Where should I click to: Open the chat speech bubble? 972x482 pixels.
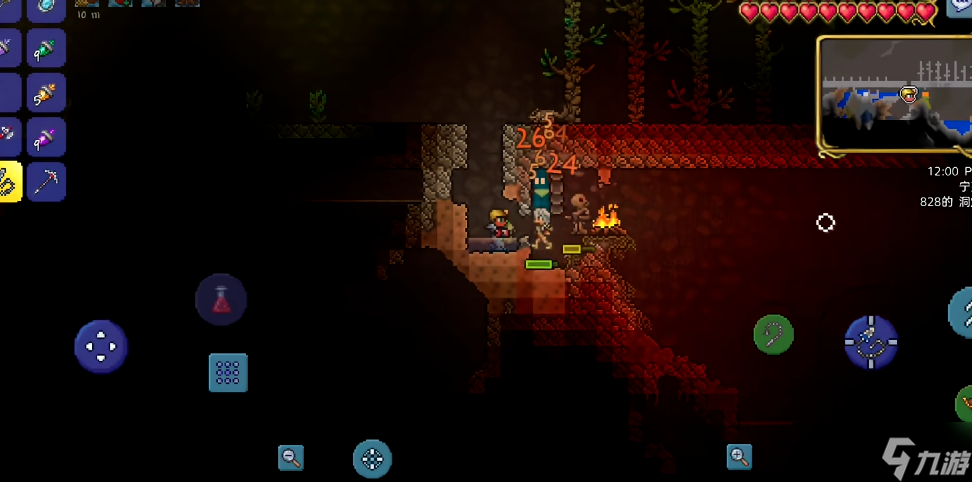[960, 6]
